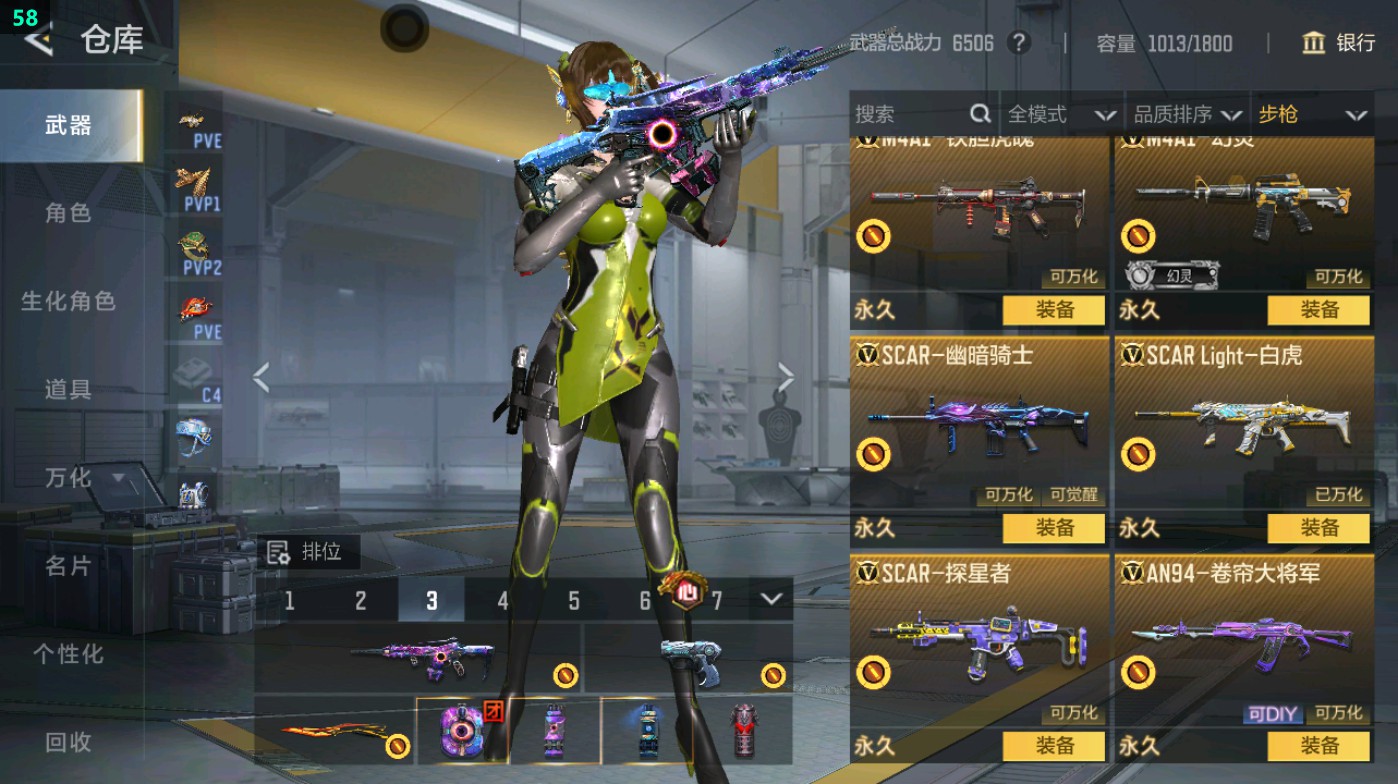This screenshot has width=1398, height=784.
Task: Select loadout slot number 5
Action: (574, 600)
